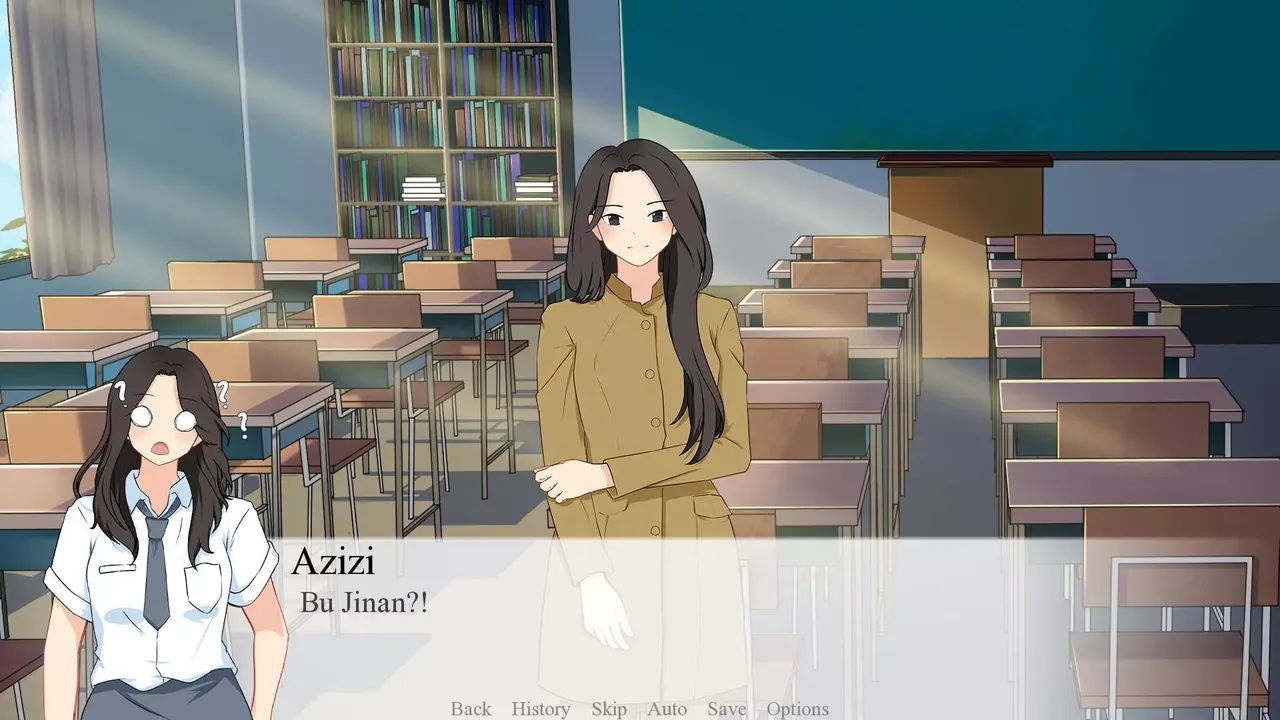
Task: Enable "Skip" mode to fast-forward text
Action: (x=610, y=709)
